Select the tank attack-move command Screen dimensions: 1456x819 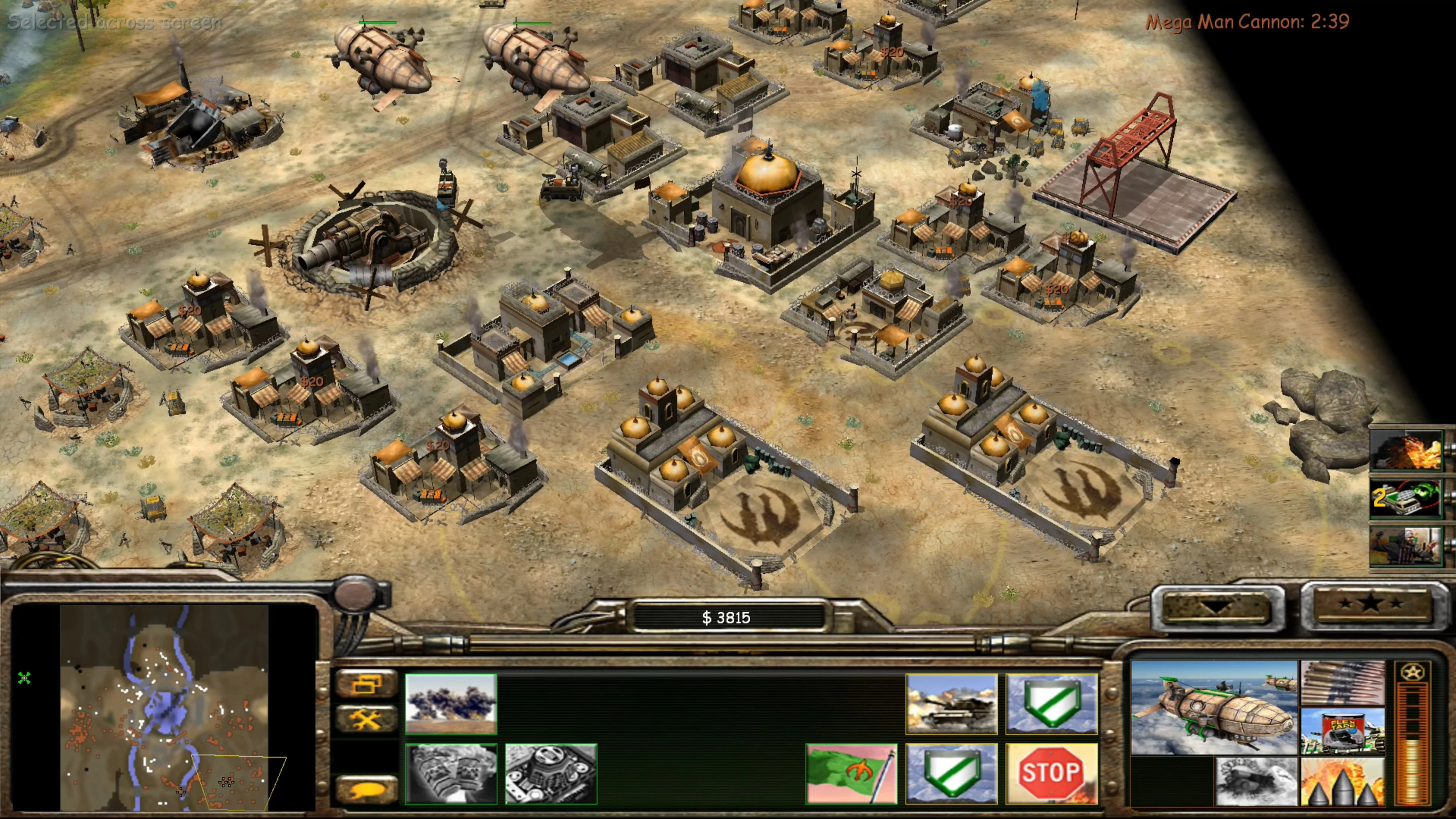tap(951, 704)
